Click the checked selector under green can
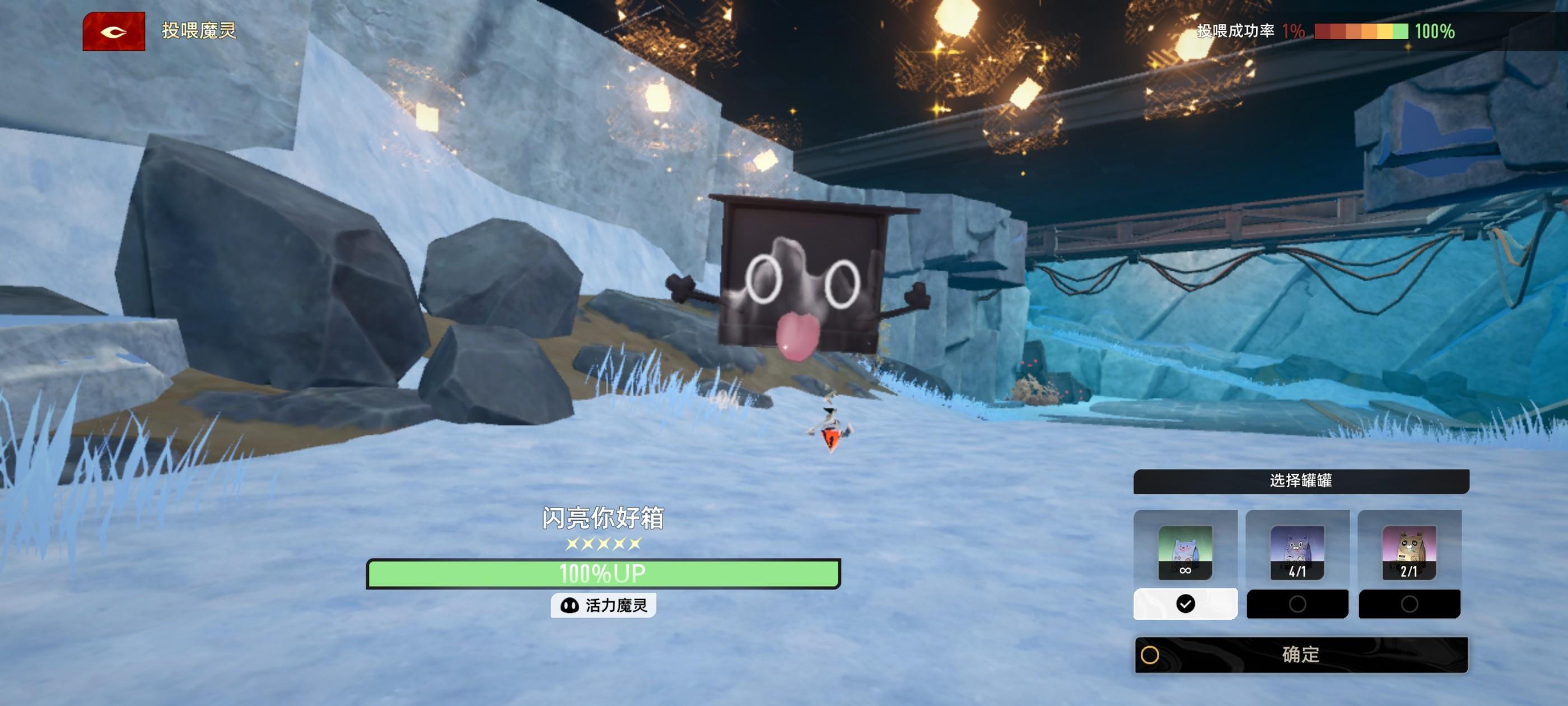1568x706 pixels. 1185,604
